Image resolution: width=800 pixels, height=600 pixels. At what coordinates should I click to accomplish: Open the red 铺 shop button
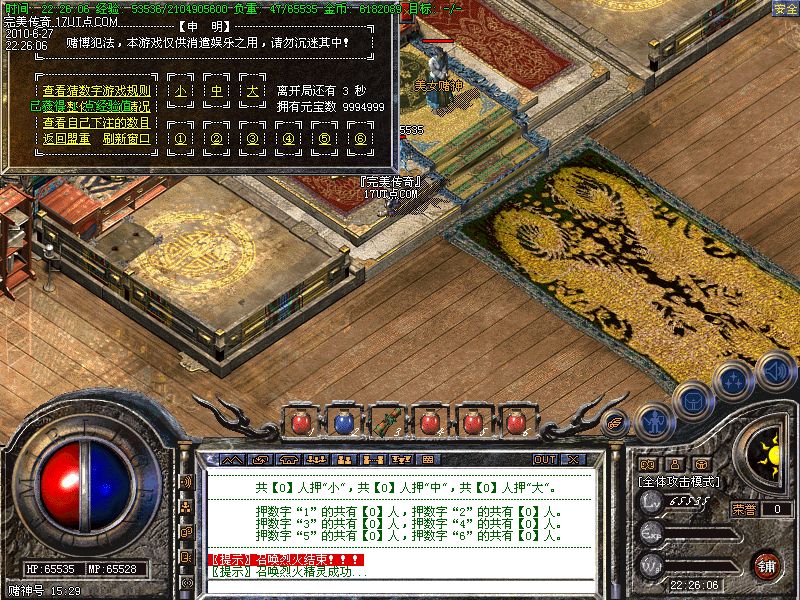pyautogui.click(x=767, y=565)
